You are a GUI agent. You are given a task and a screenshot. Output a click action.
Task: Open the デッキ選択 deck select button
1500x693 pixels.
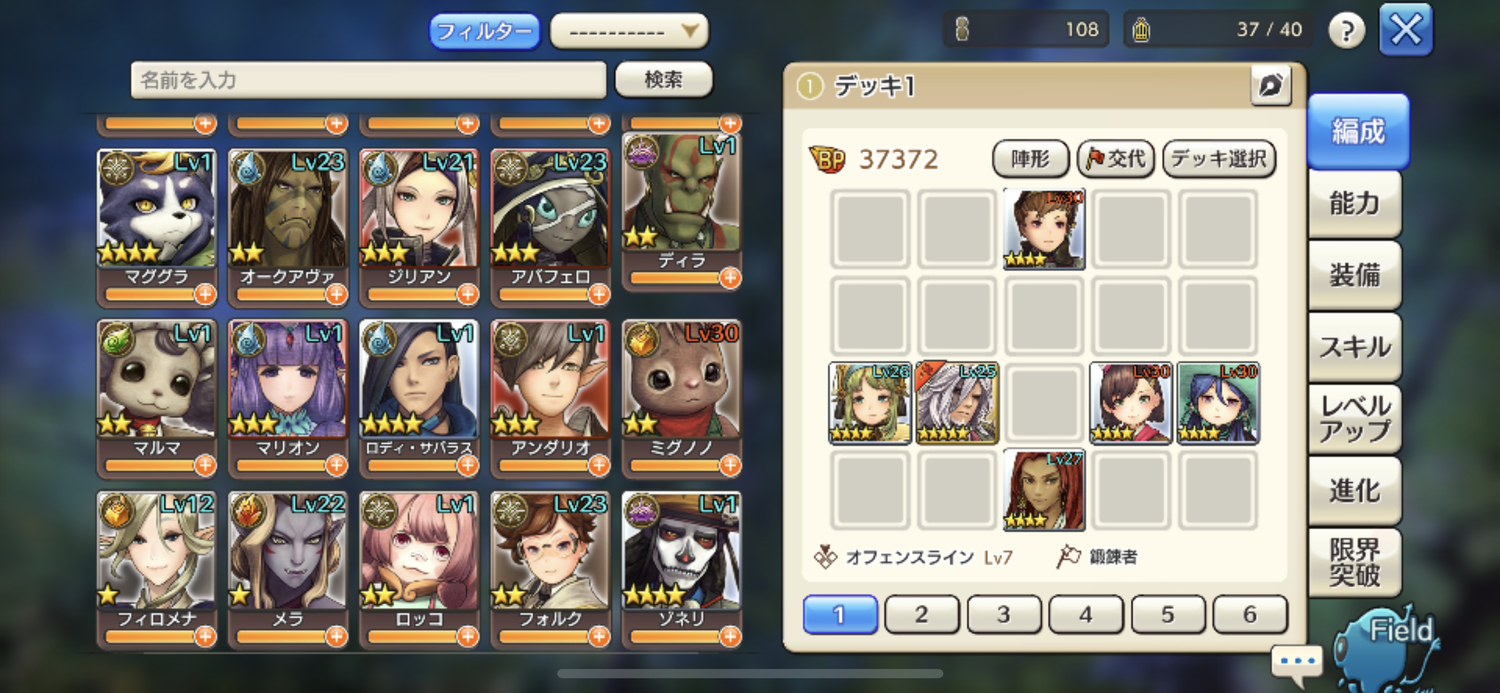point(1218,159)
